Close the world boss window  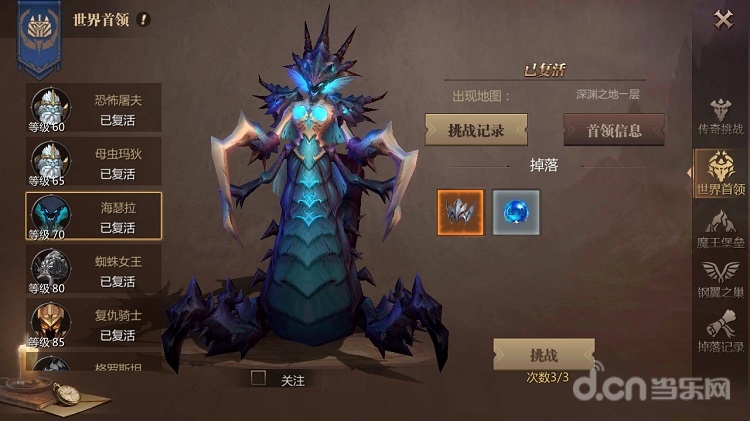click(723, 19)
